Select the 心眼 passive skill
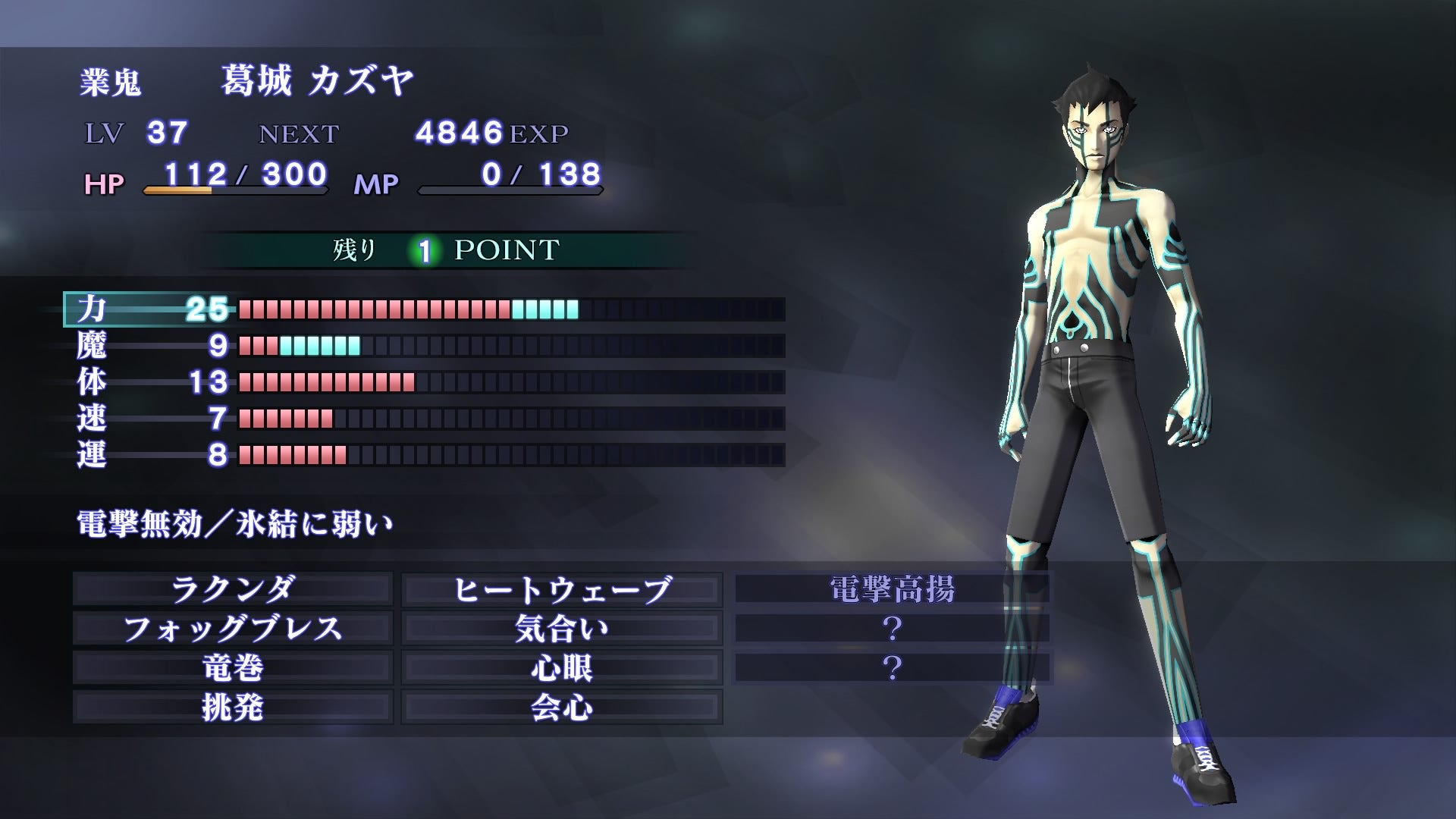The width and height of the screenshot is (1456, 819). (562, 668)
